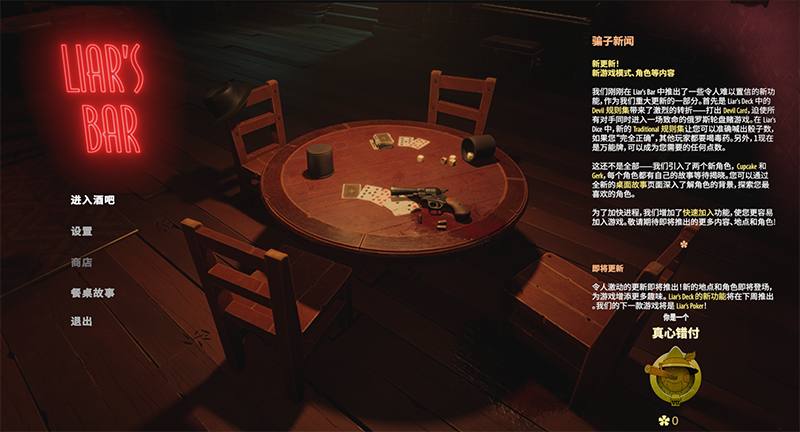This screenshot has width=800, height=432.
Task: Open the 餐桌故事 table stories page
Action: pyautogui.click(x=92, y=293)
